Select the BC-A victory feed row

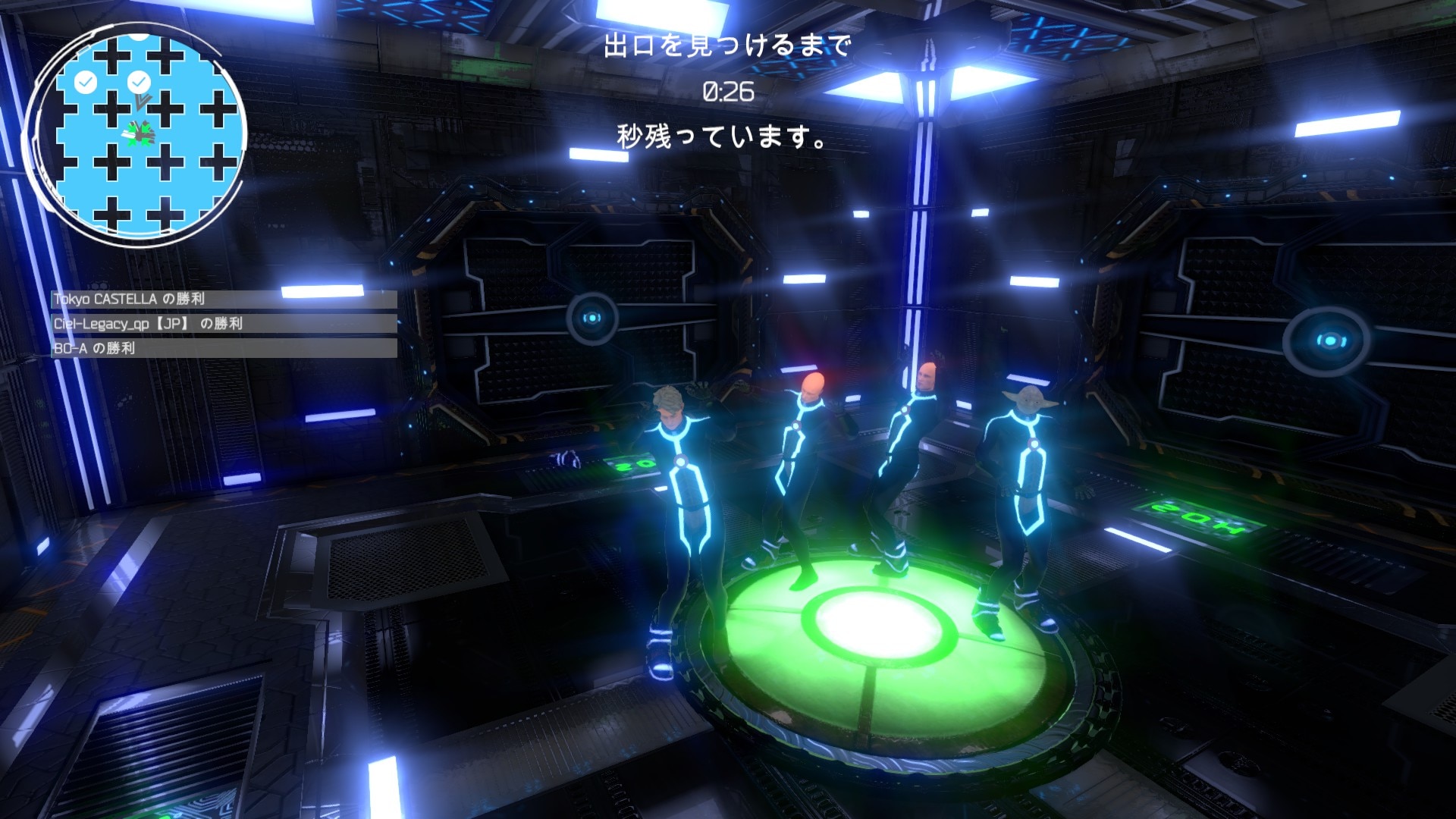coord(224,348)
